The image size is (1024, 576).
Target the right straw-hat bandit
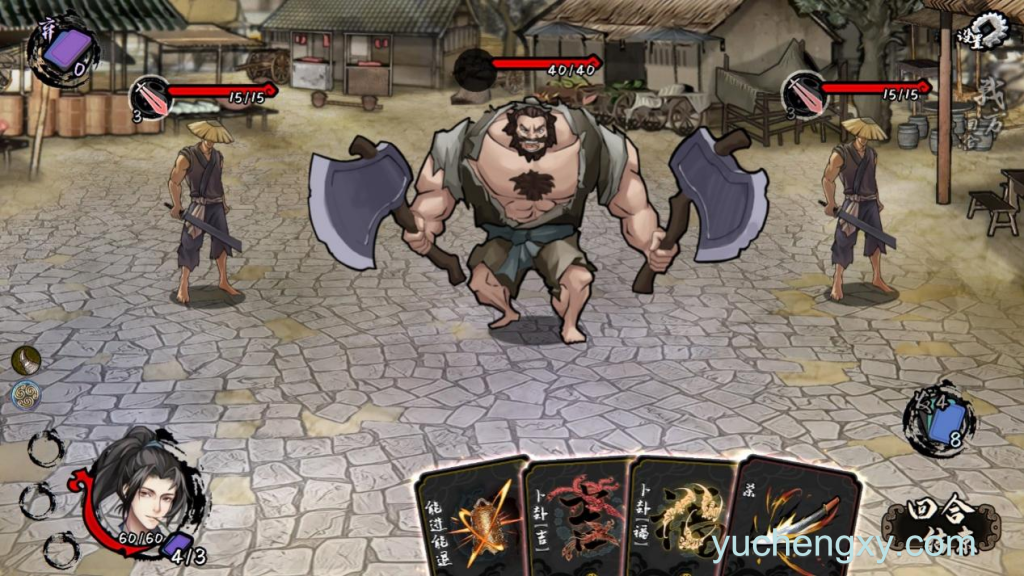click(856, 210)
